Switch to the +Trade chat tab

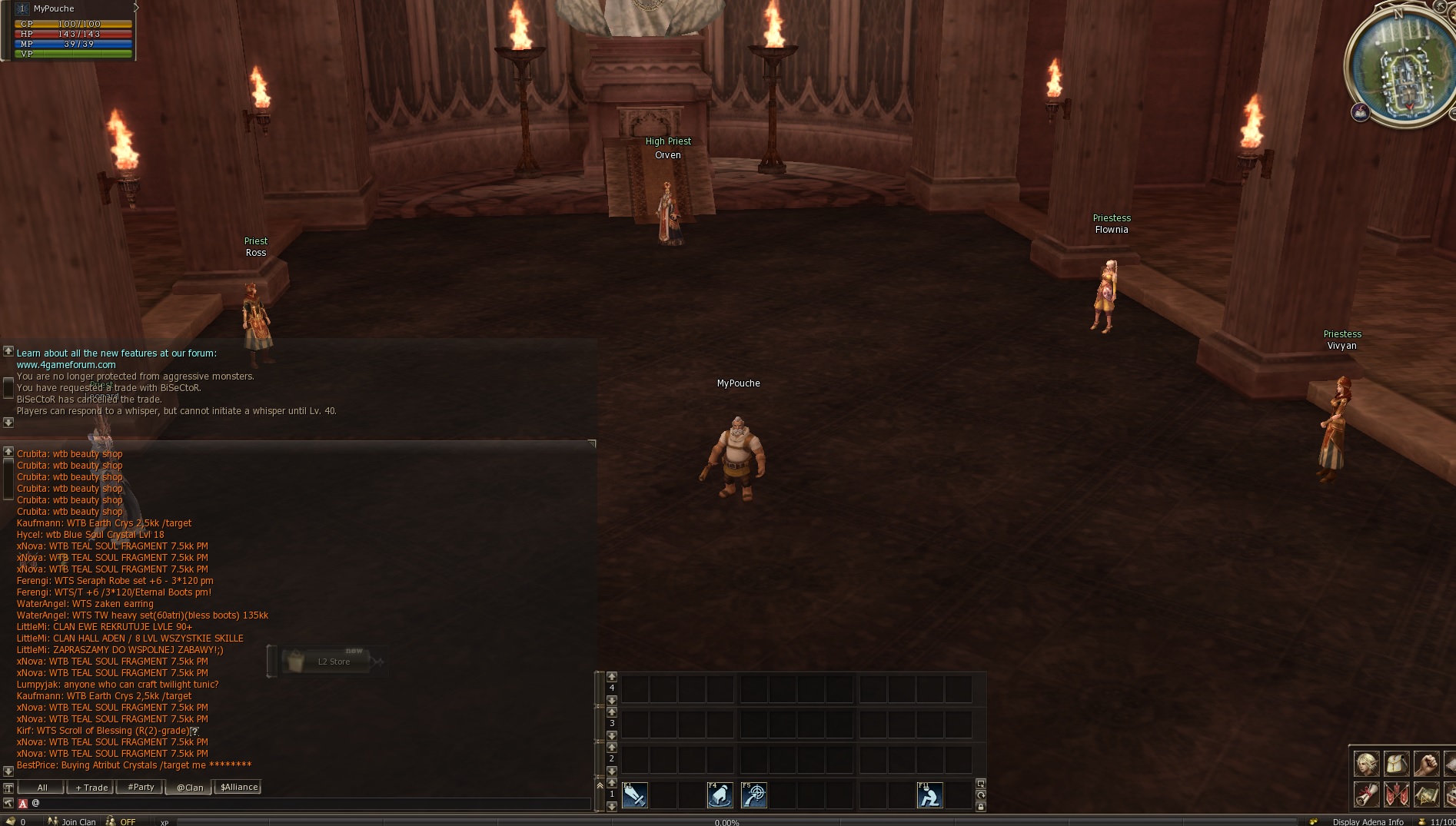pyautogui.click(x=90, y=787)
